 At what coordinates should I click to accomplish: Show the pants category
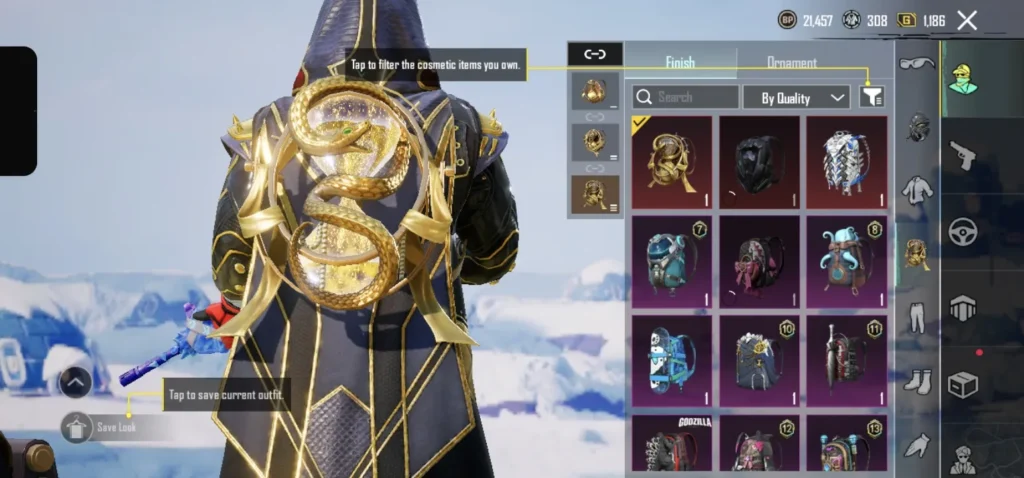[x=917, y=318]
